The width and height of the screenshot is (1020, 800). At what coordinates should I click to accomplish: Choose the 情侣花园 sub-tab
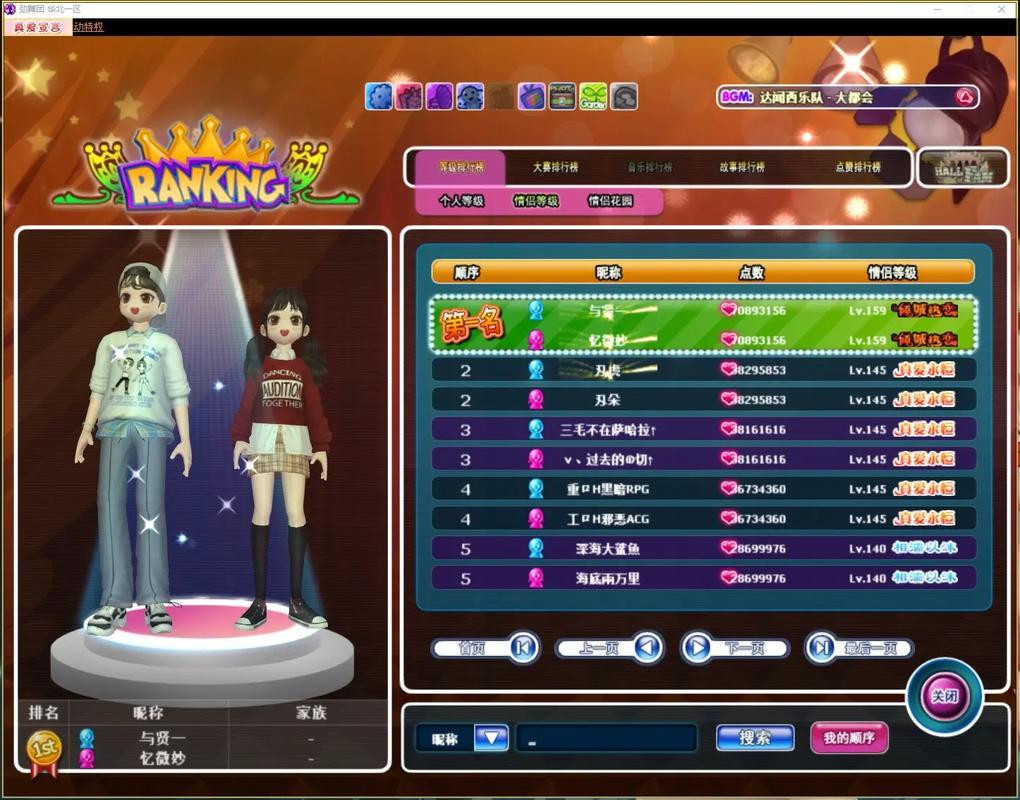pyautogui.click(x=610, y=200)
